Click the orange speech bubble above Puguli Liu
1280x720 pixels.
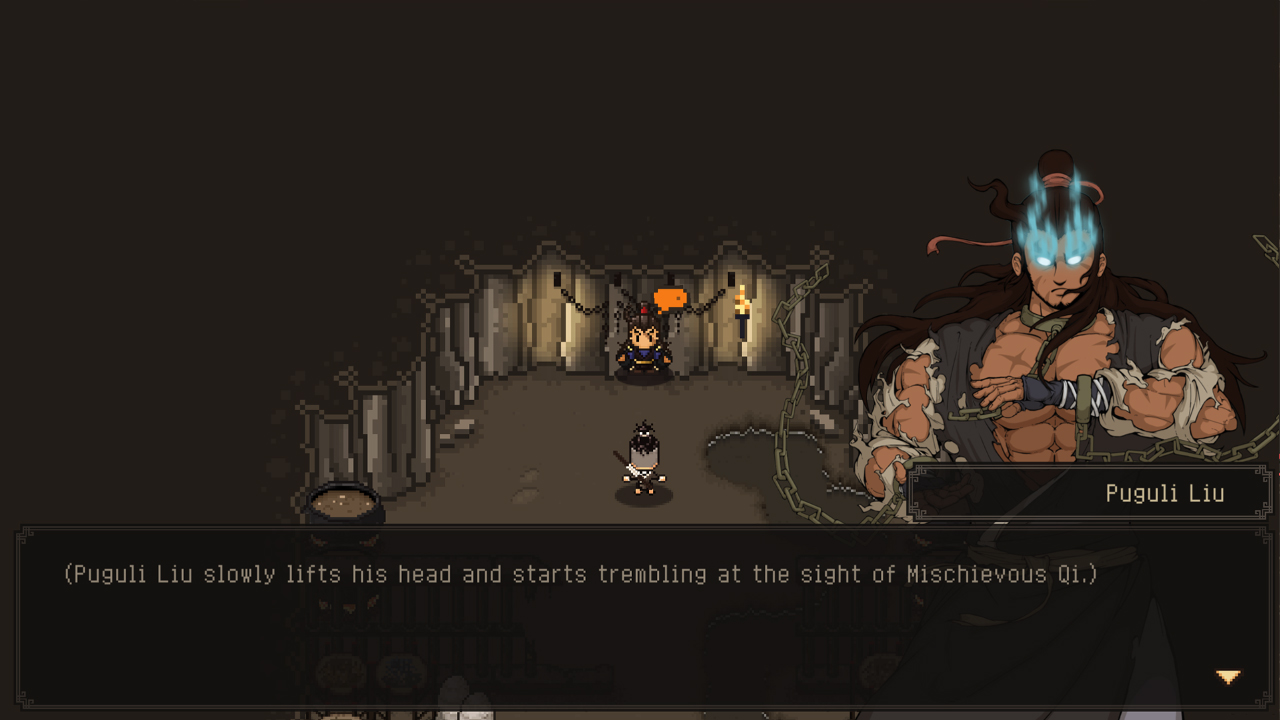click(672, 297)
